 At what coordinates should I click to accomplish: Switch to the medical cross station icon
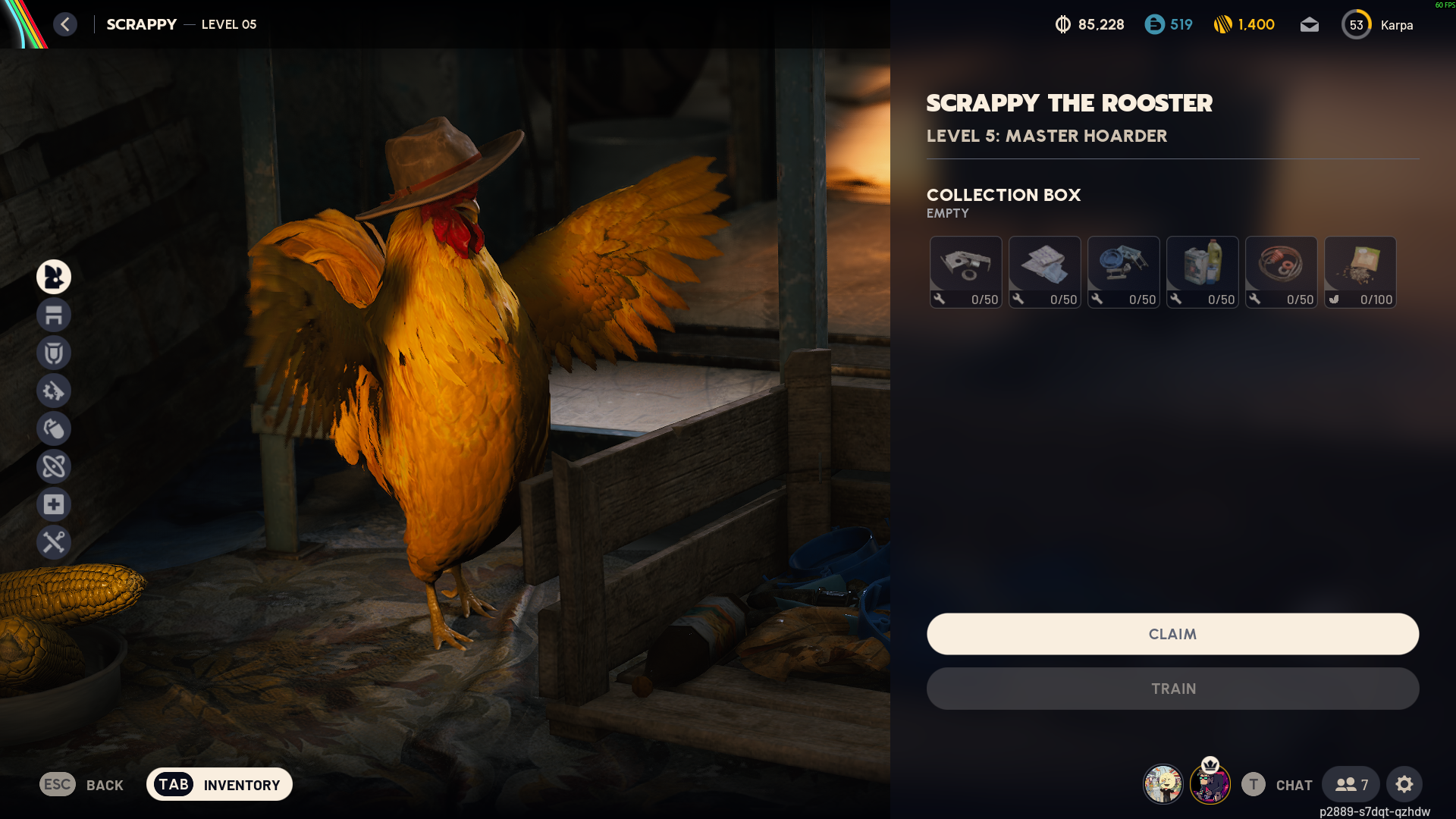click(x=54, y=504)
